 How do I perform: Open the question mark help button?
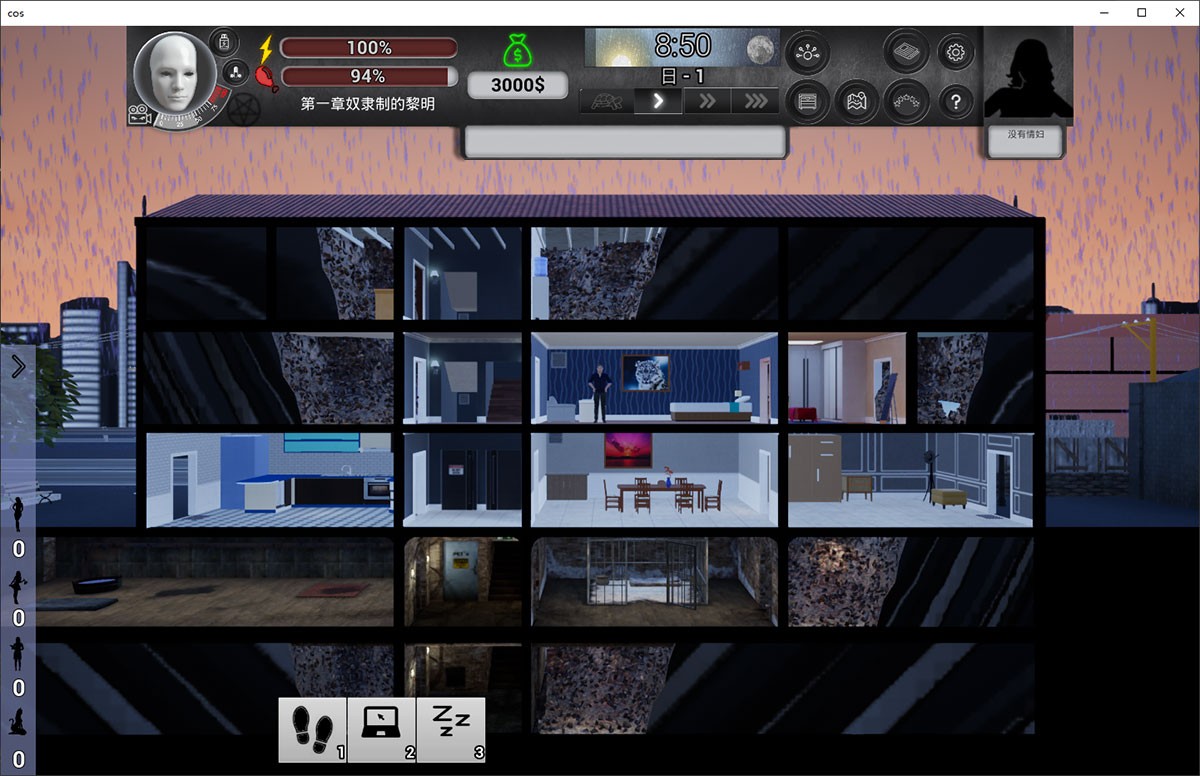(955, 101)
